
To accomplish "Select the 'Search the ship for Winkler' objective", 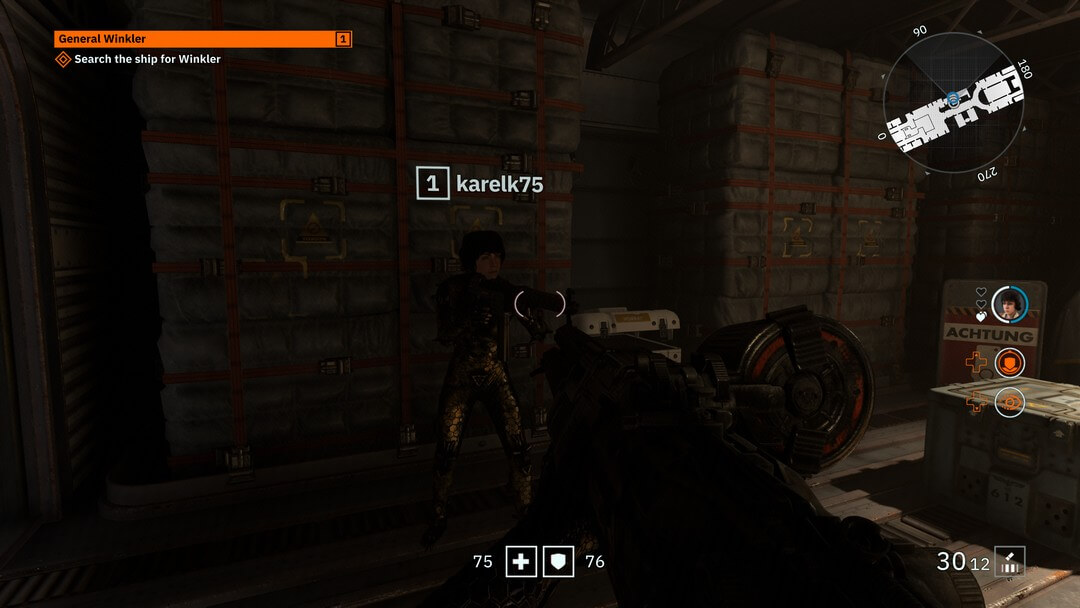I will [x=147, y=59].
